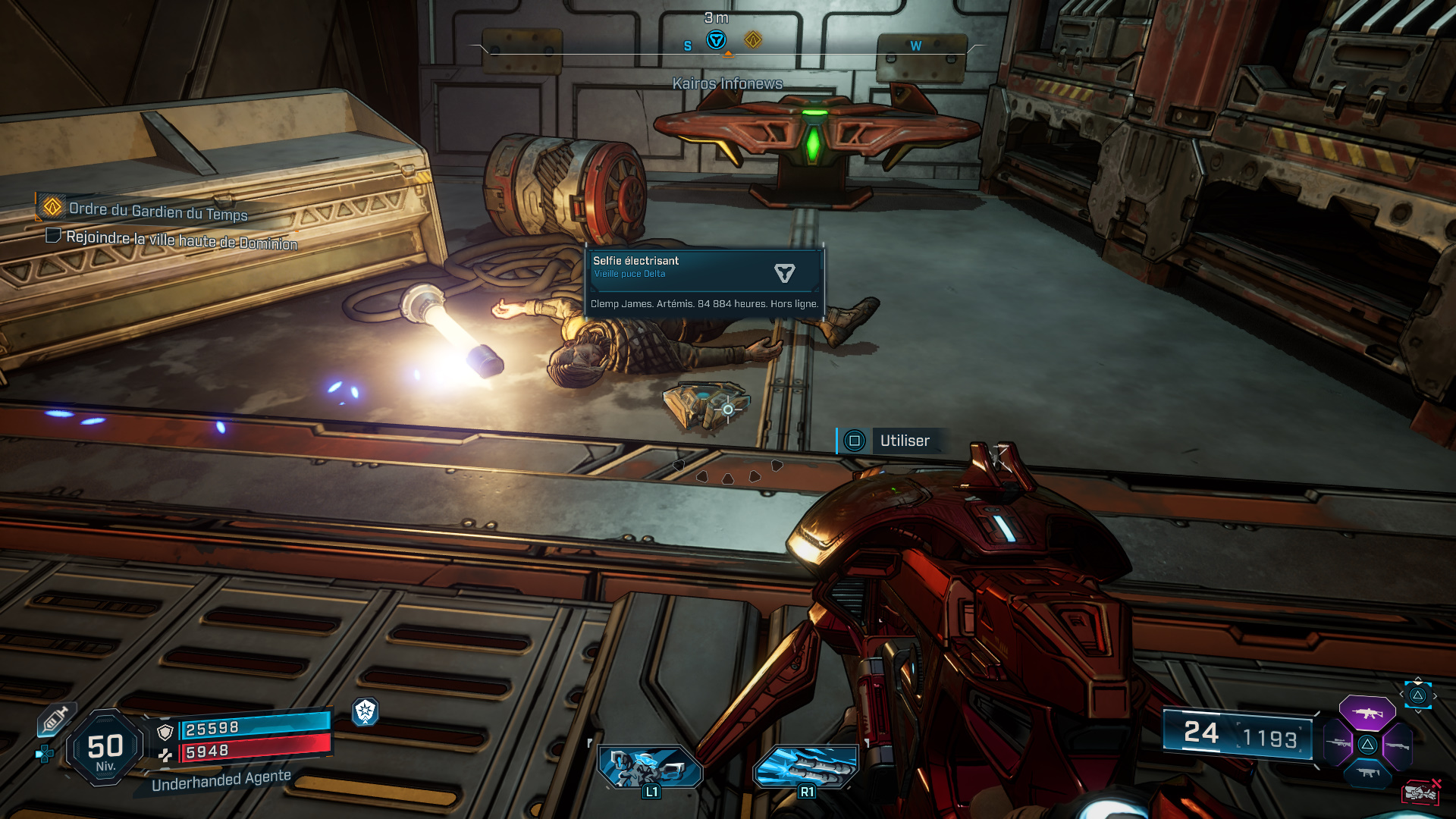Activate the armored gunner action skill

tap(651, 767)
